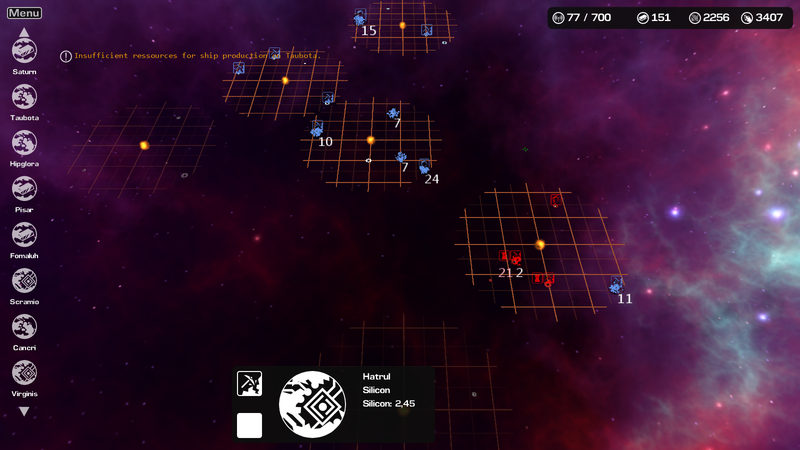Select the blue fleet numbered 24
Screen dimensions: 800x450
[425, 167]
